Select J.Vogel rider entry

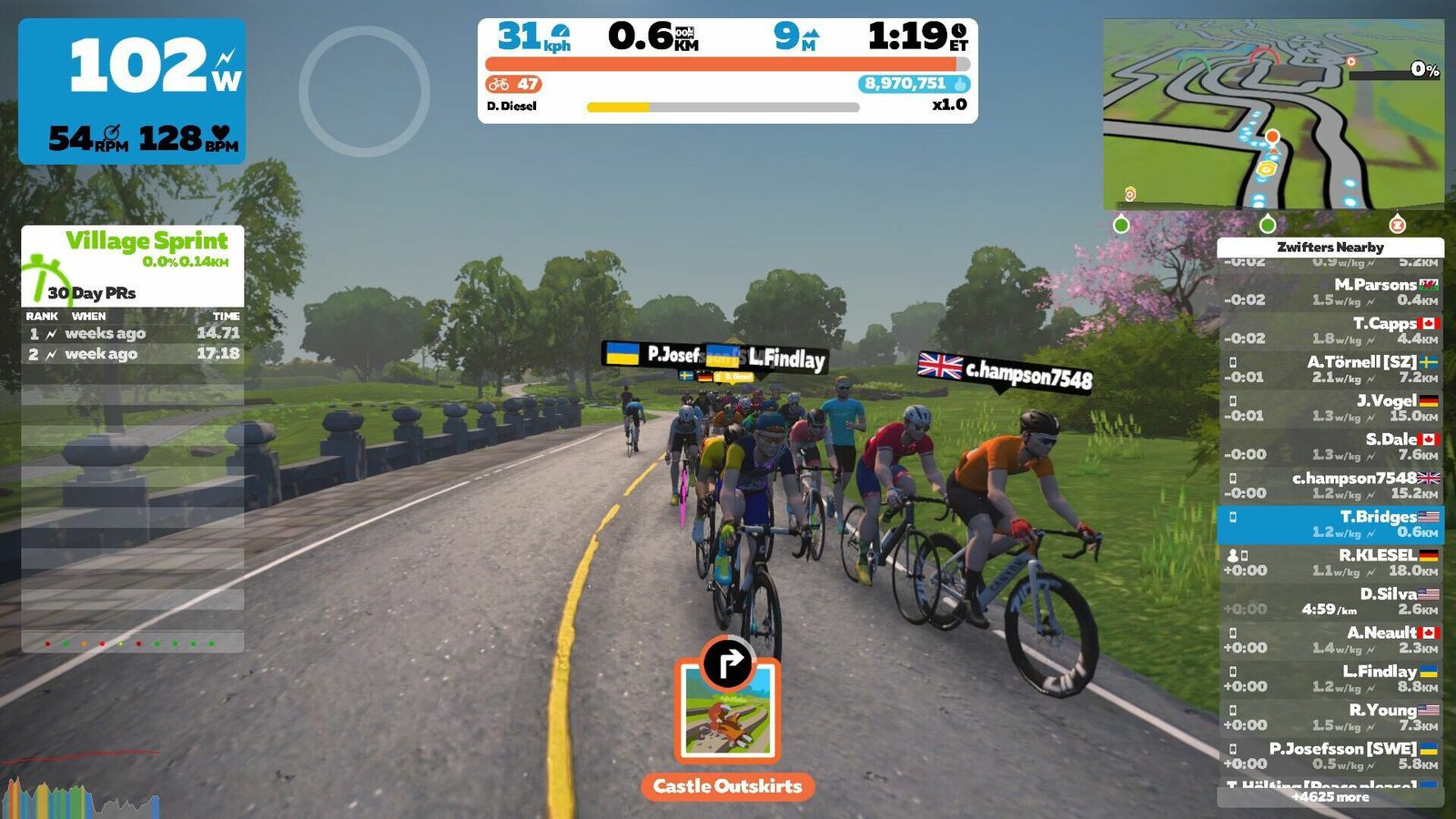(1330, 408)
